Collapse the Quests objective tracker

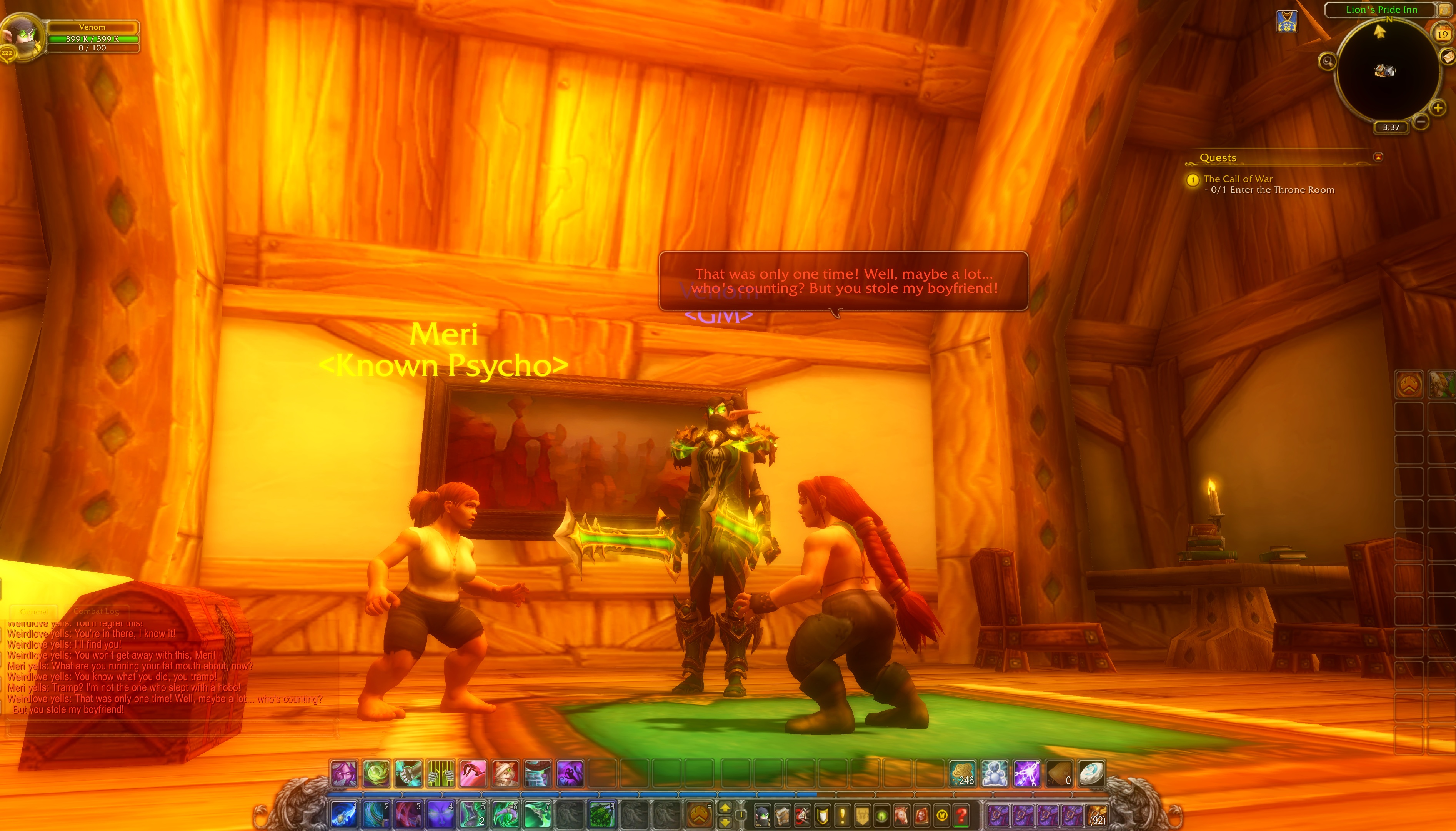(1379, 155)
